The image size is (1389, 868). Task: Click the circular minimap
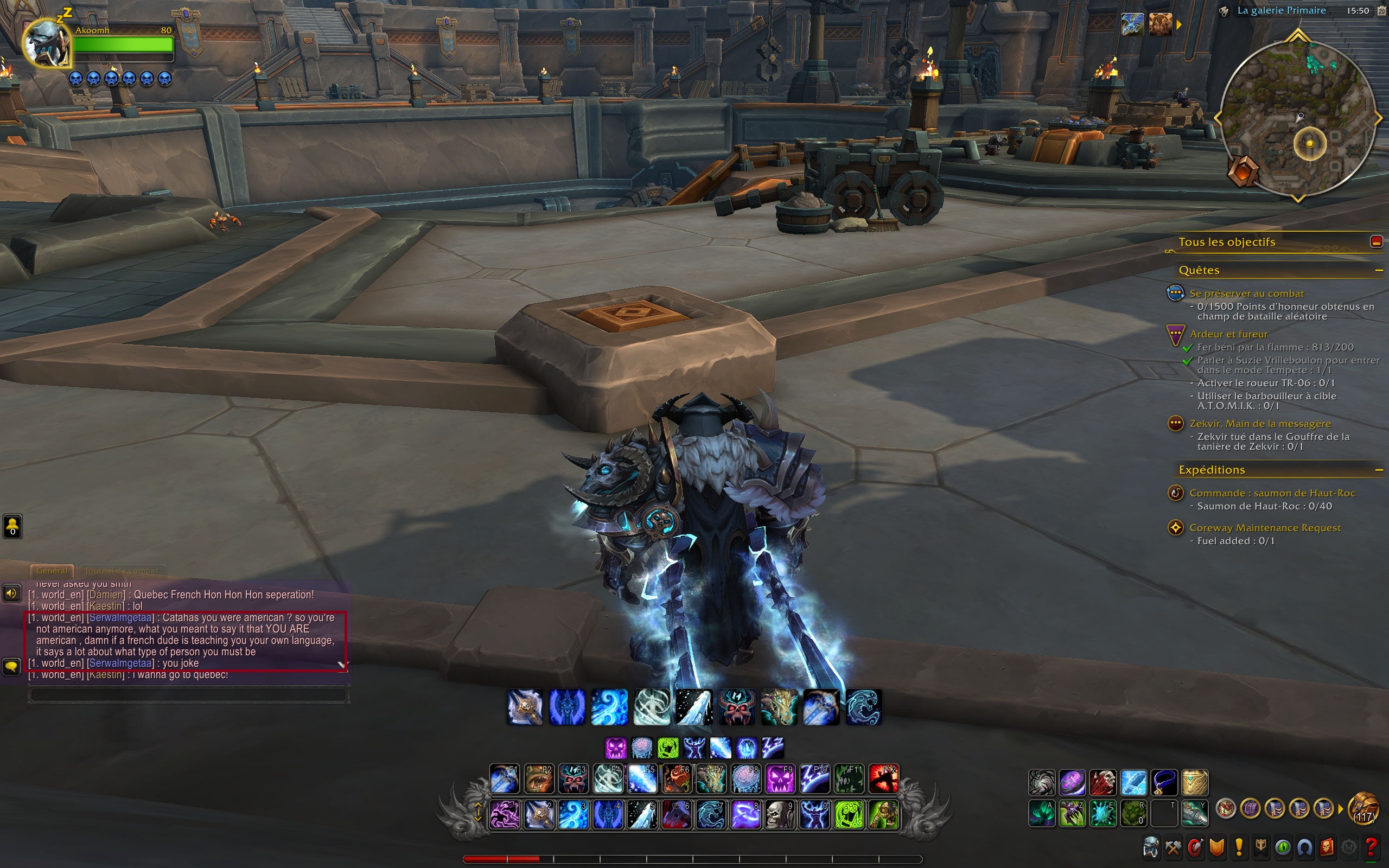pyautogui.click(x=1298, y=118)
